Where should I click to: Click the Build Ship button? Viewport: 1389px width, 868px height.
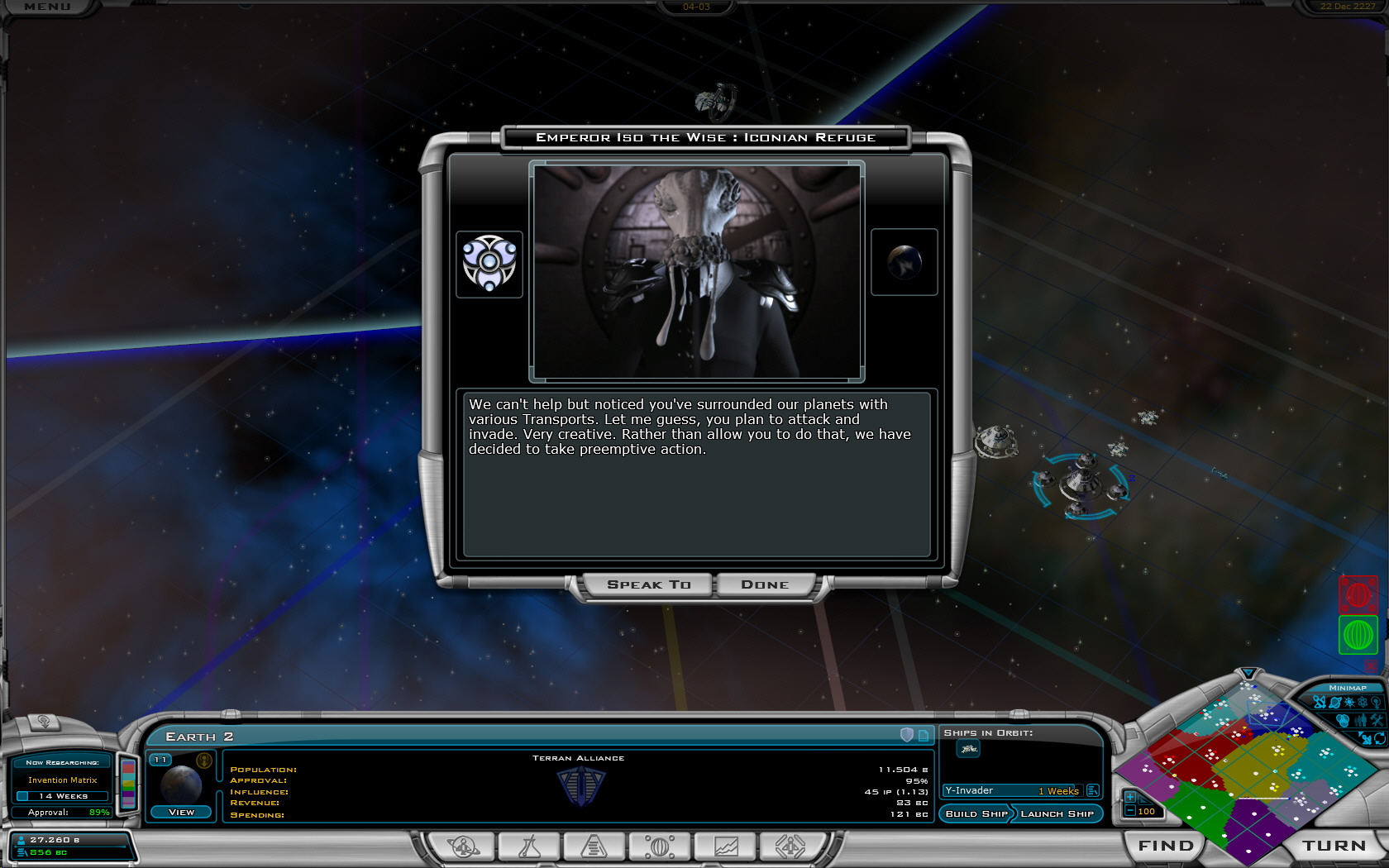[x=976, y=813]
